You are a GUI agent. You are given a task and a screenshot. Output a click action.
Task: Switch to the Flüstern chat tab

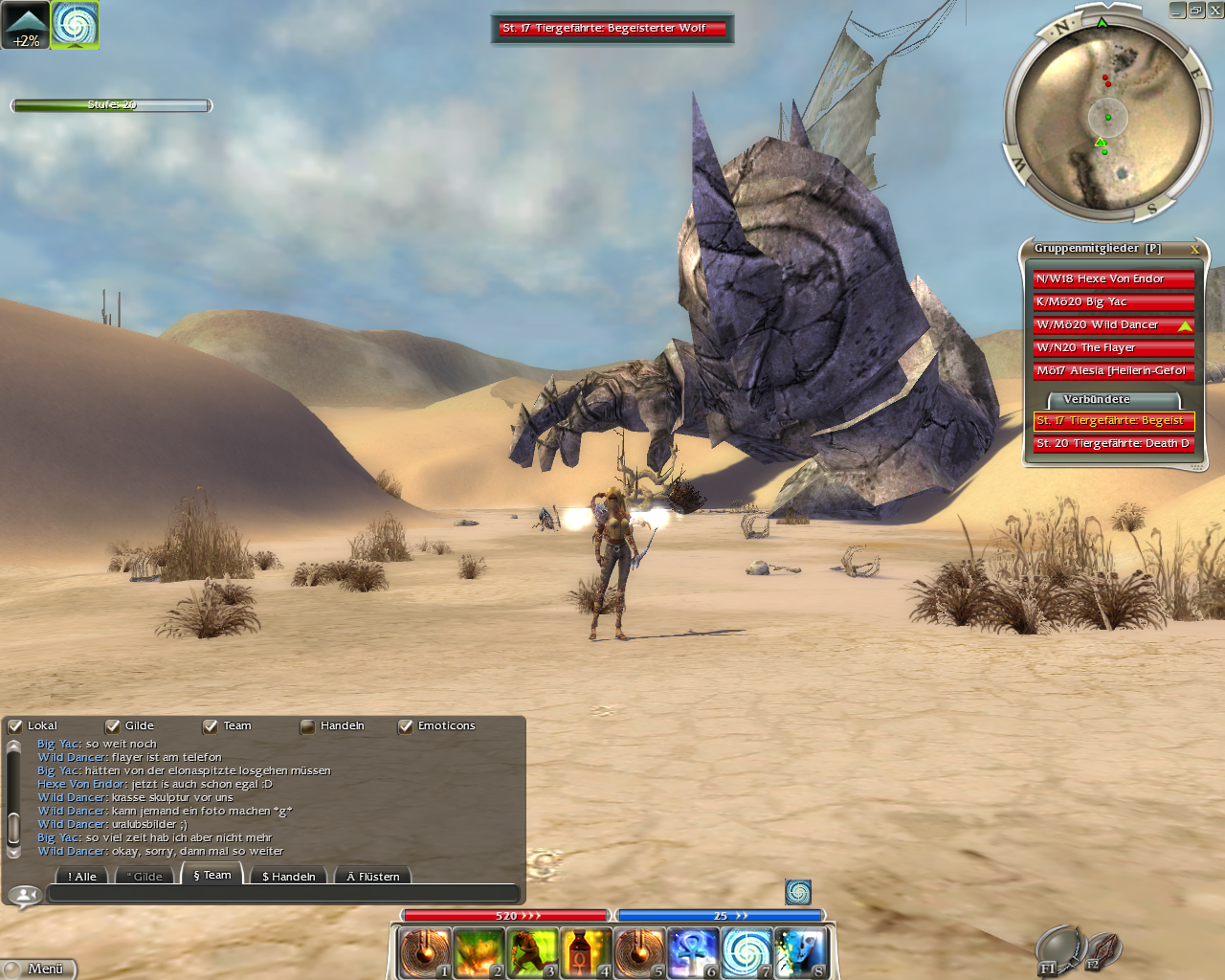click(x=374, y=876)
